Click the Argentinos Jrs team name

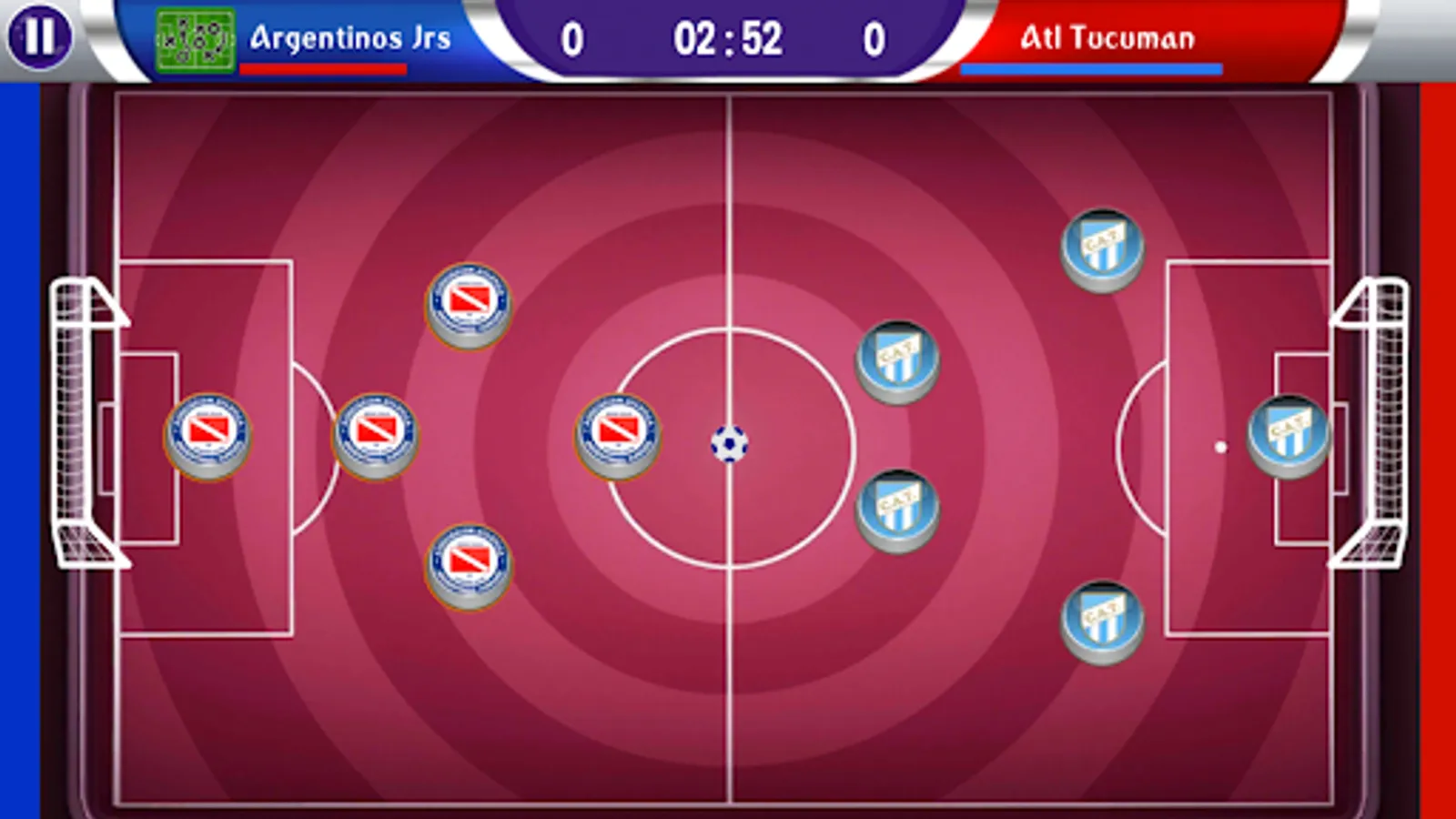tap(349, 38)
